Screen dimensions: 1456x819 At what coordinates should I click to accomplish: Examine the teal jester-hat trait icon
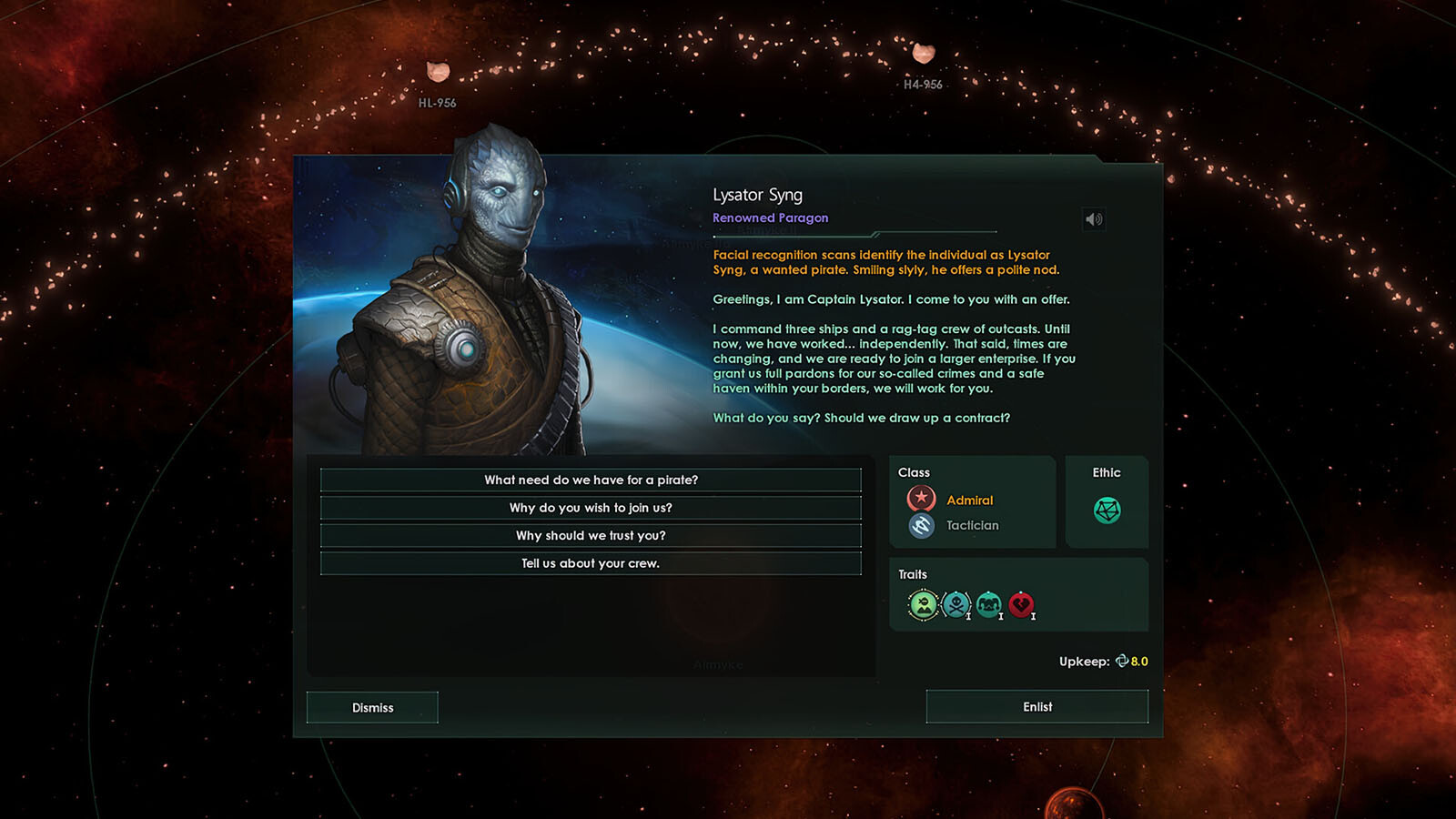point(988,604)
